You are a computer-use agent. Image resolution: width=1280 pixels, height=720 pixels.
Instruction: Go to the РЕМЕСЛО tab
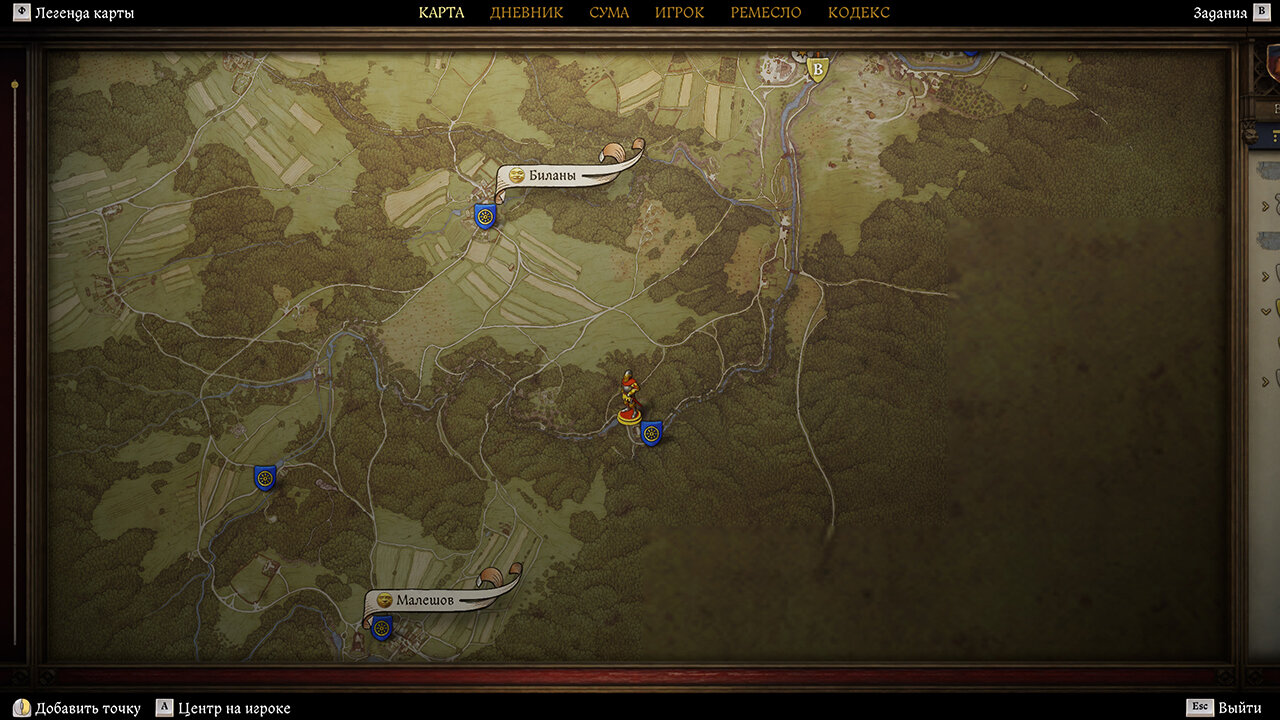pyautogui.click(x=765, y=13)
